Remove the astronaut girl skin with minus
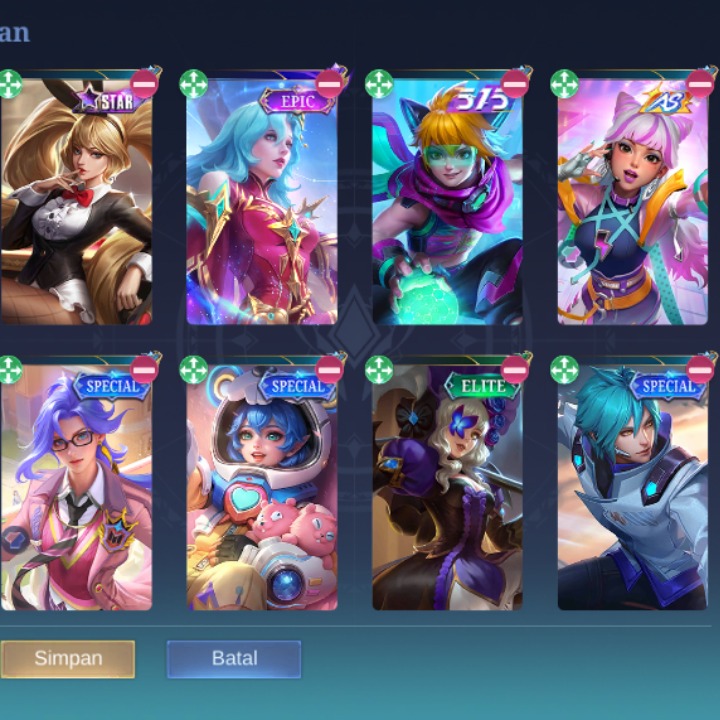 tap(330, 370)
